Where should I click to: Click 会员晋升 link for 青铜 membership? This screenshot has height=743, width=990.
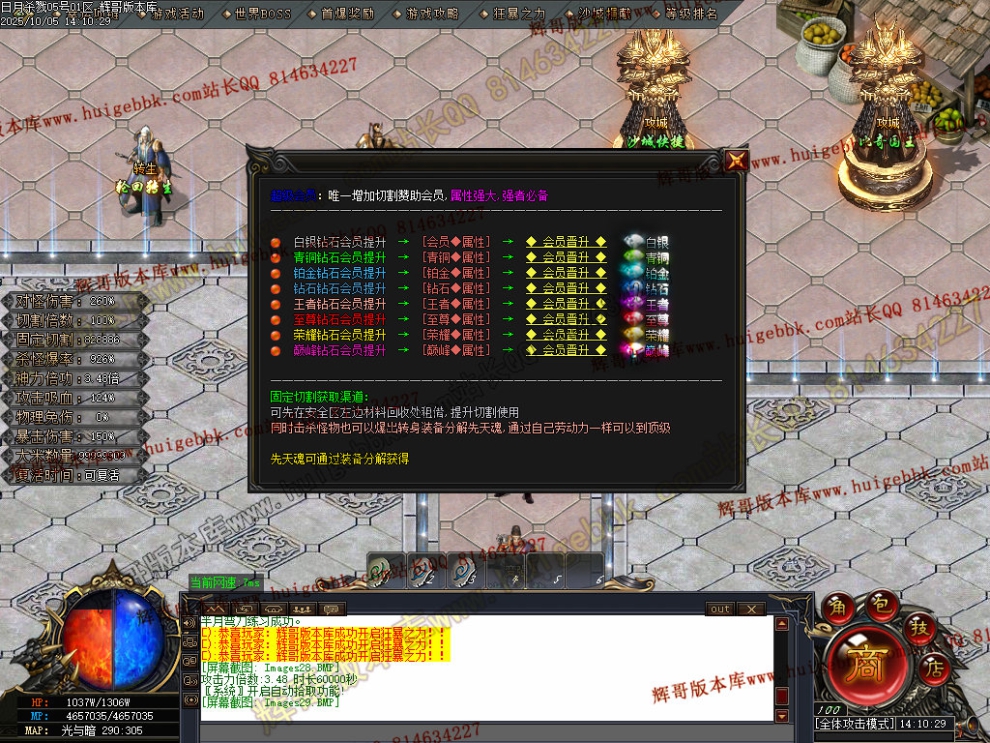coord(566,257)
